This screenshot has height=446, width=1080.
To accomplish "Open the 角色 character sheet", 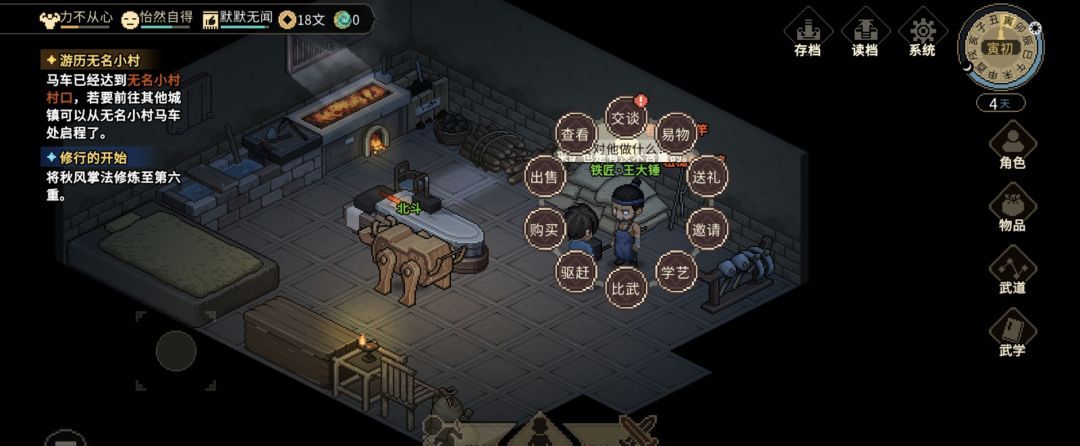I will click(1012, 145).
